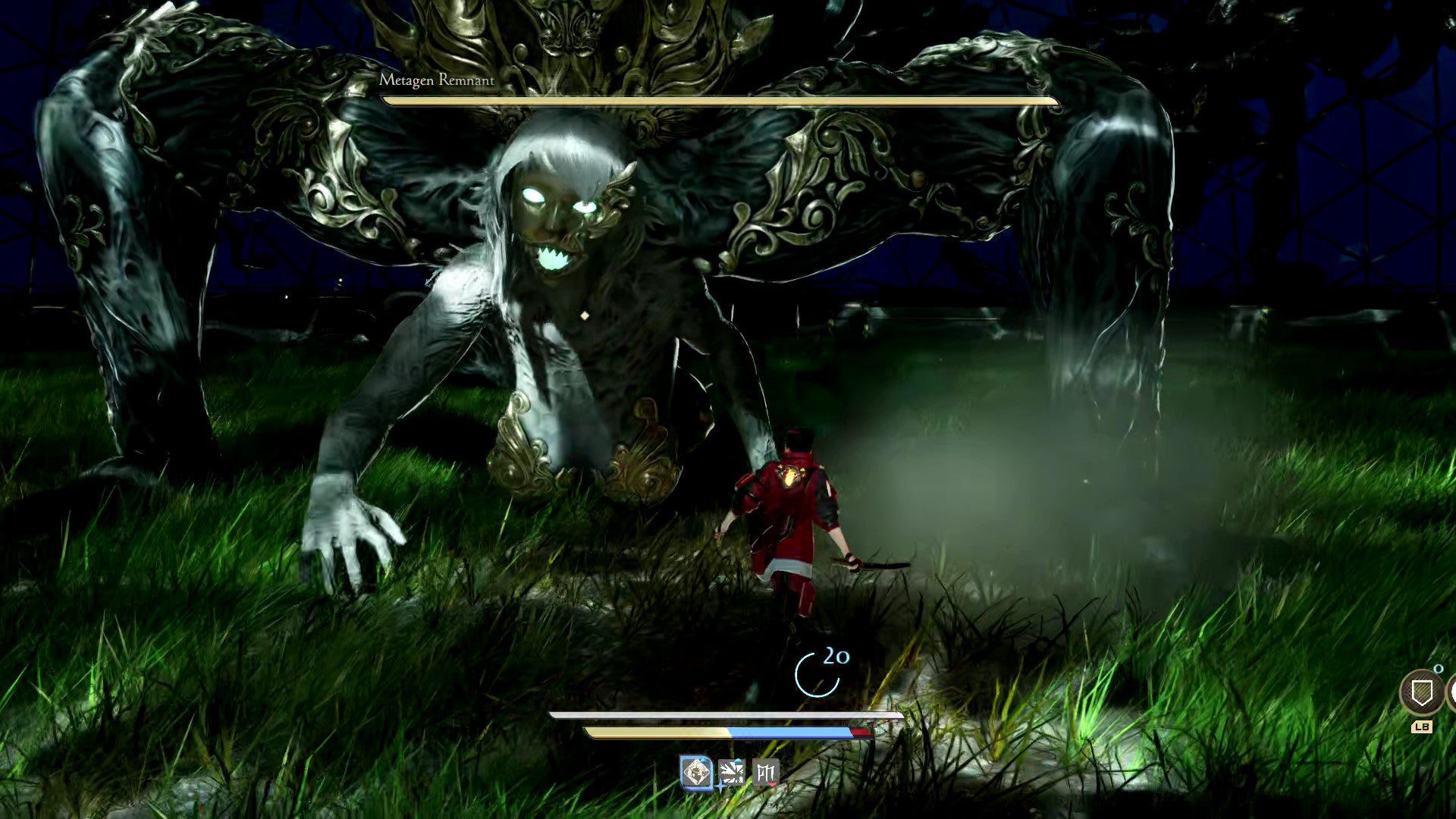The image size is (1456, 819).
Task: Click the blue arrow marker above the shatter ability icon
Action: coord(738,760)
